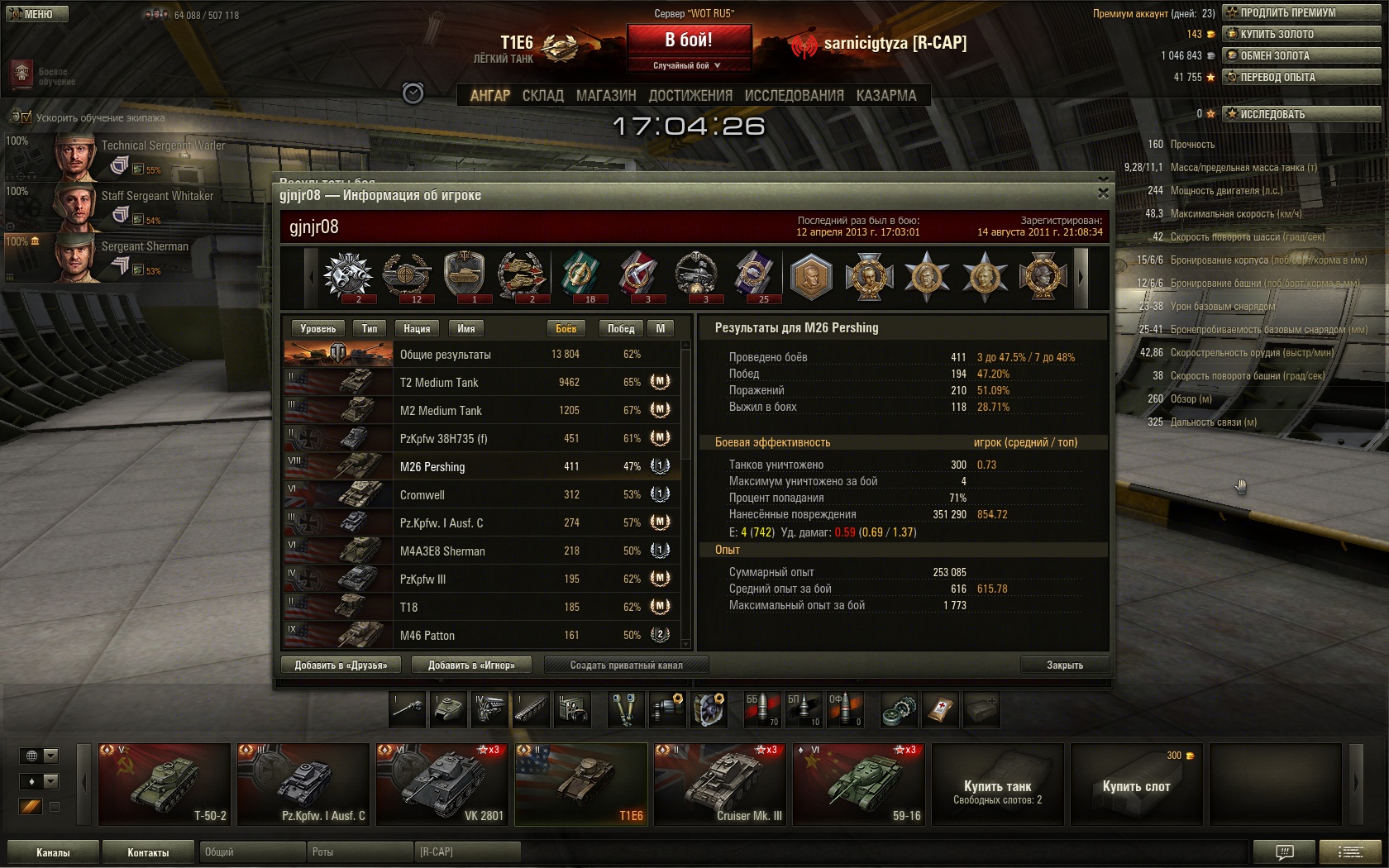Click Купить танк slot
The image size is (1389, 868).
997,785
